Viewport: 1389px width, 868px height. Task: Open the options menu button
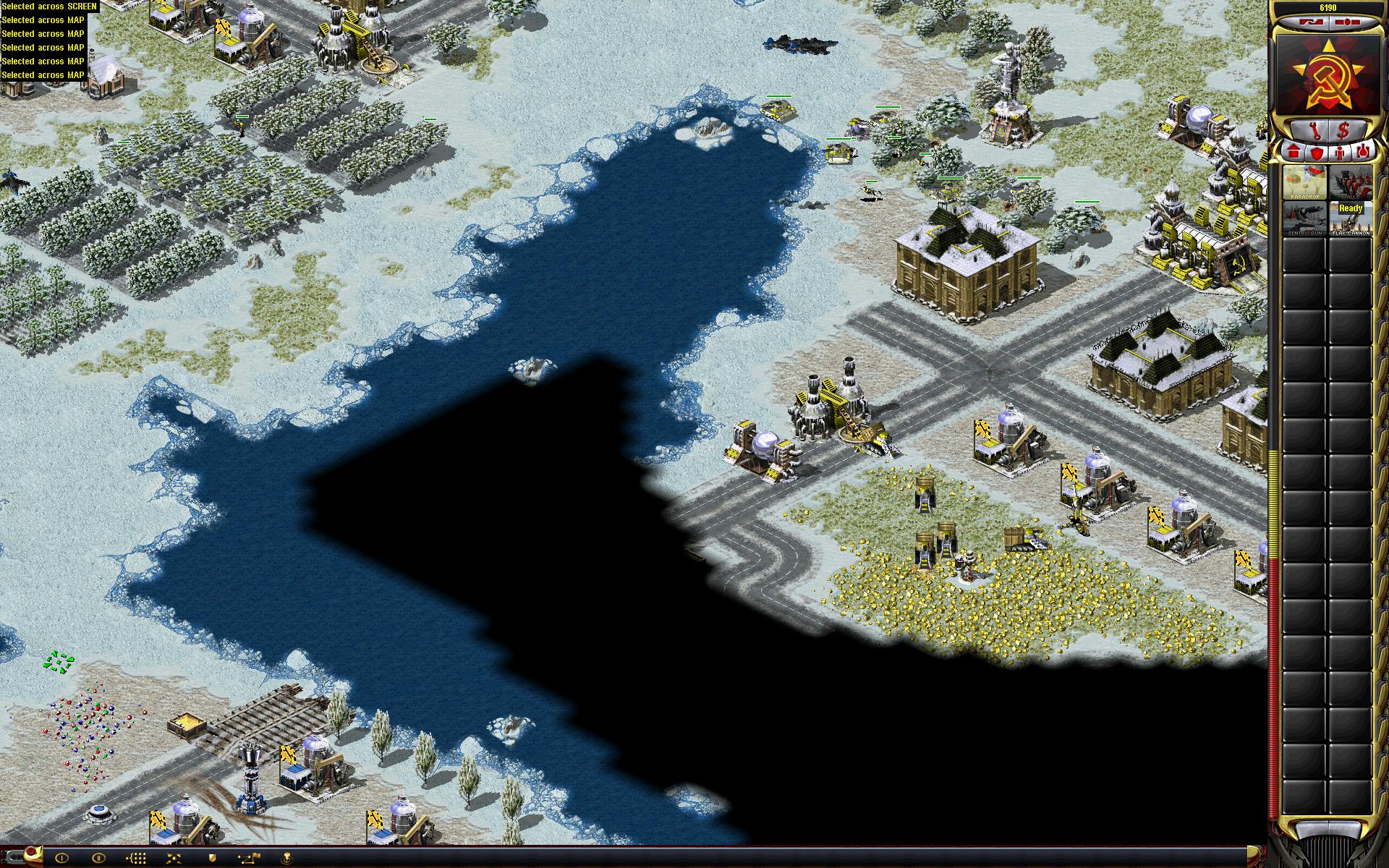tap(1347, 22)
